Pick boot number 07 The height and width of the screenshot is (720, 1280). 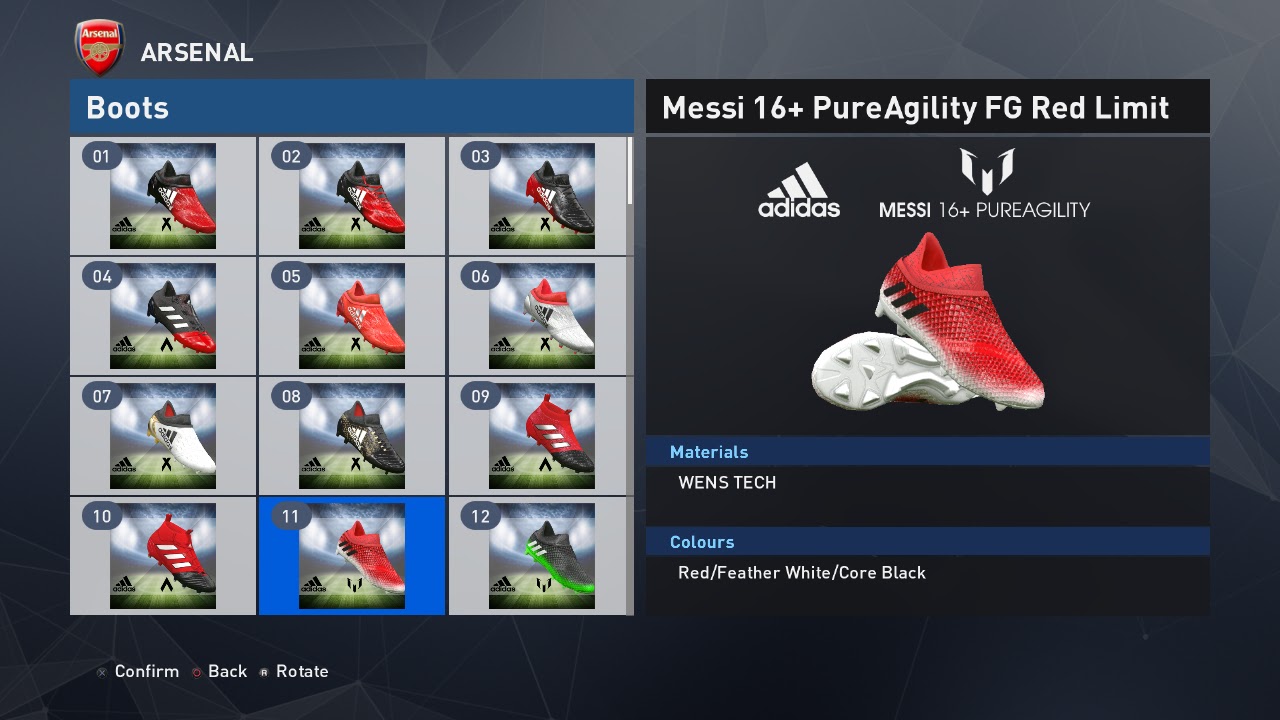click(163, 436)
